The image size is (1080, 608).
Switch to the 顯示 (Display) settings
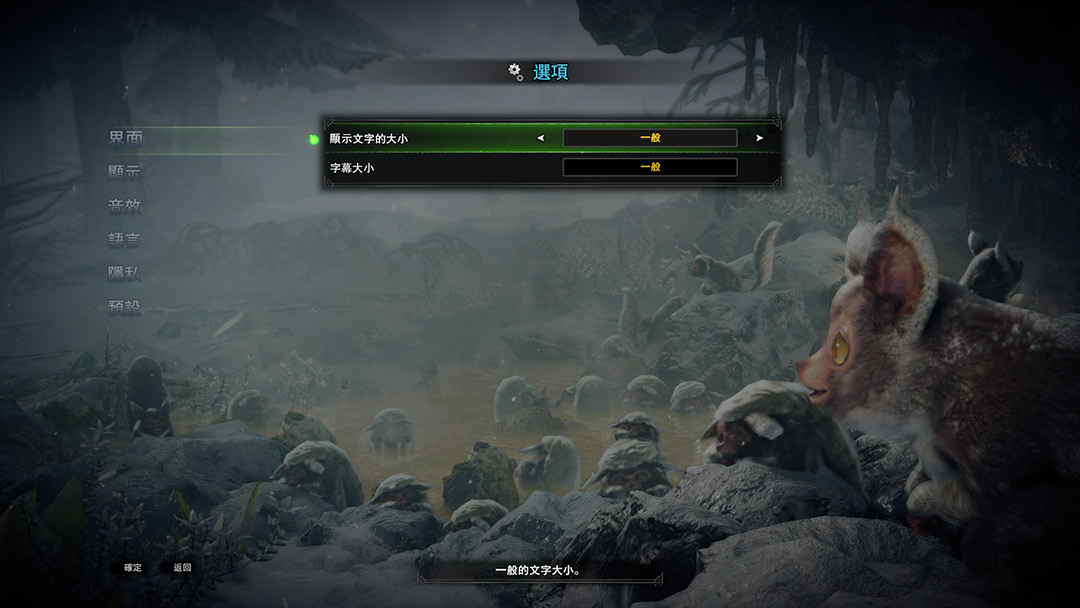(x=125, y=172)
